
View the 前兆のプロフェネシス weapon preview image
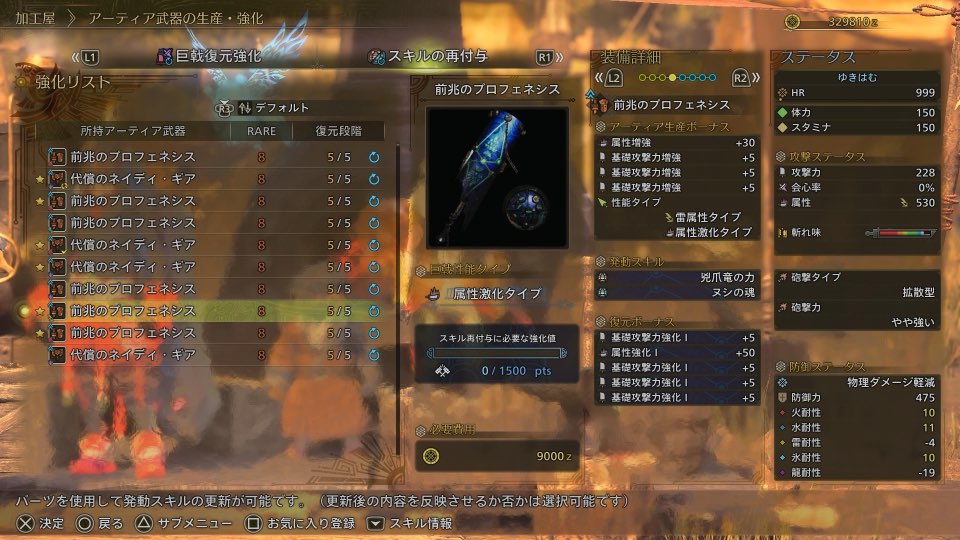click(x=498, y=177)
